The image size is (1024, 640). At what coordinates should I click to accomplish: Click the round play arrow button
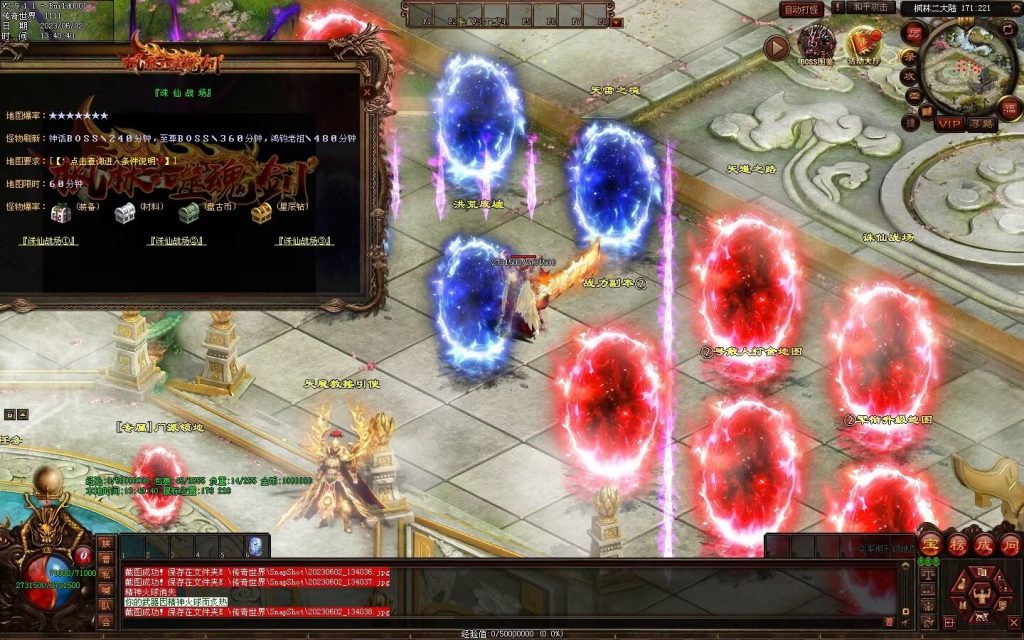[776, 47]
